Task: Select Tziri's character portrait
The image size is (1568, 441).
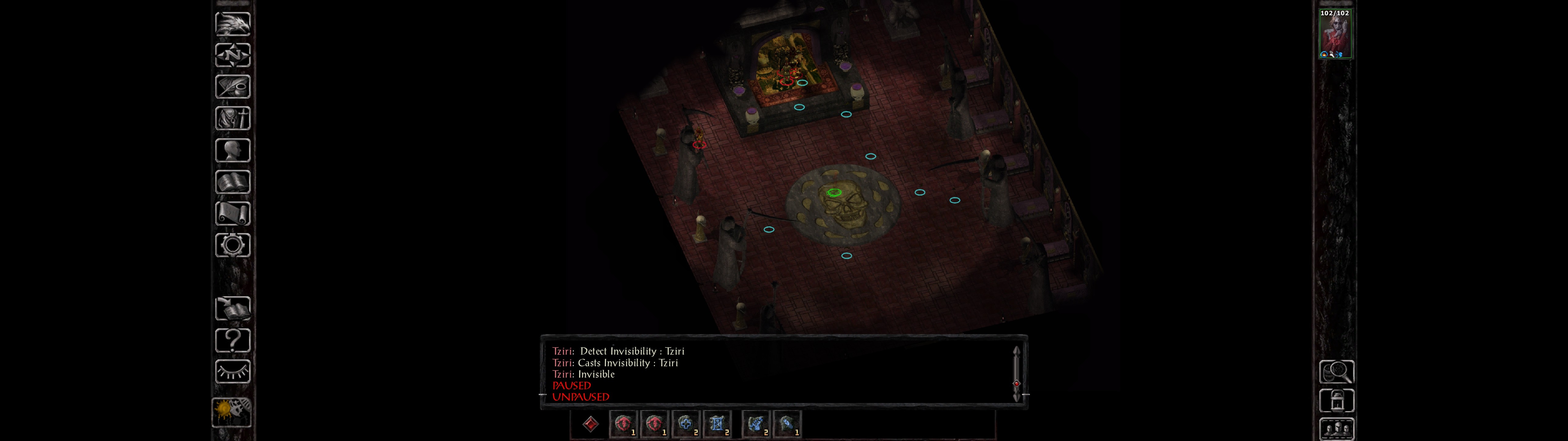Action: [1335, 34]
